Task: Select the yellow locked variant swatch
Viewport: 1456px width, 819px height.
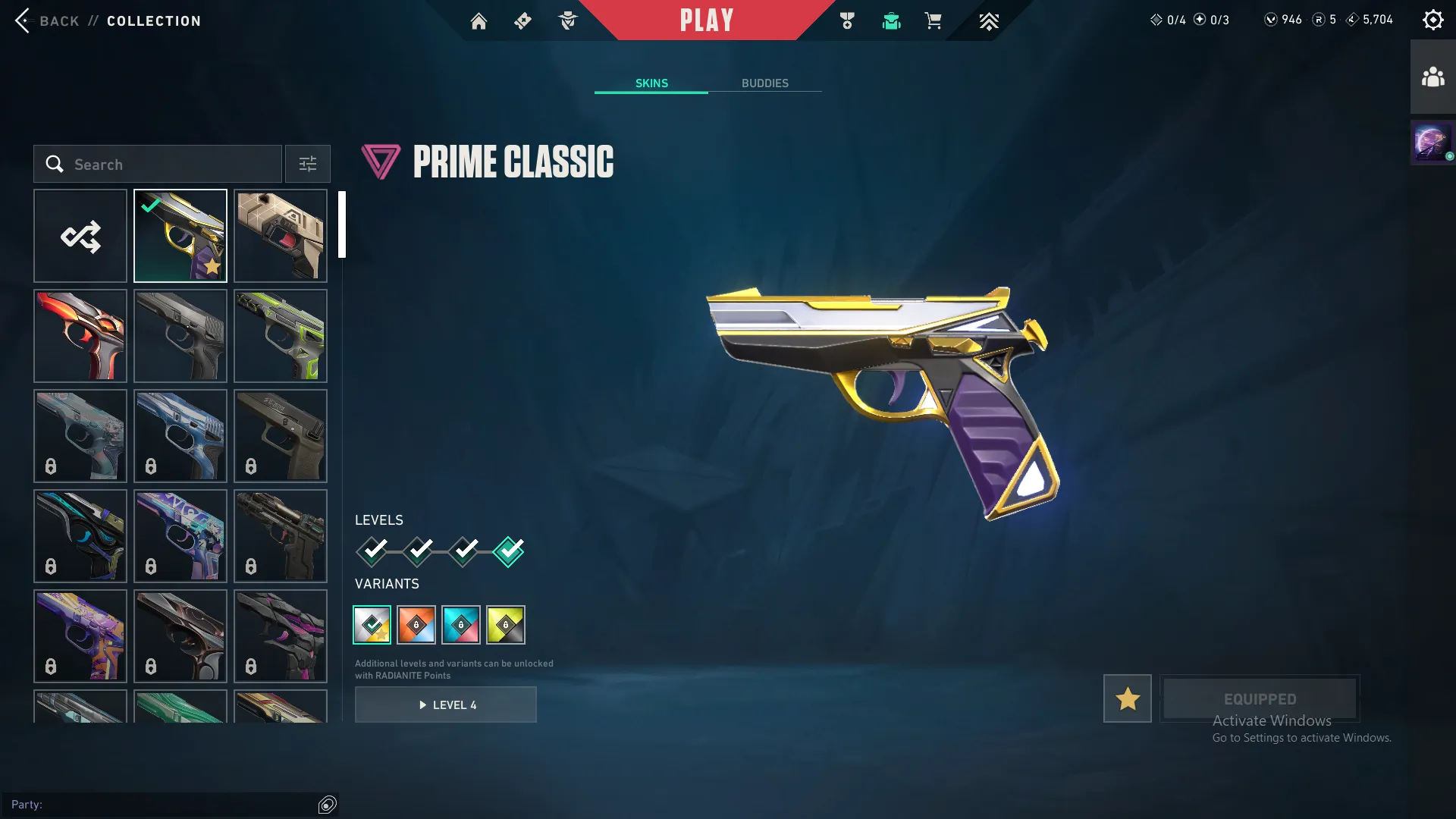Action: click(507, 624)
